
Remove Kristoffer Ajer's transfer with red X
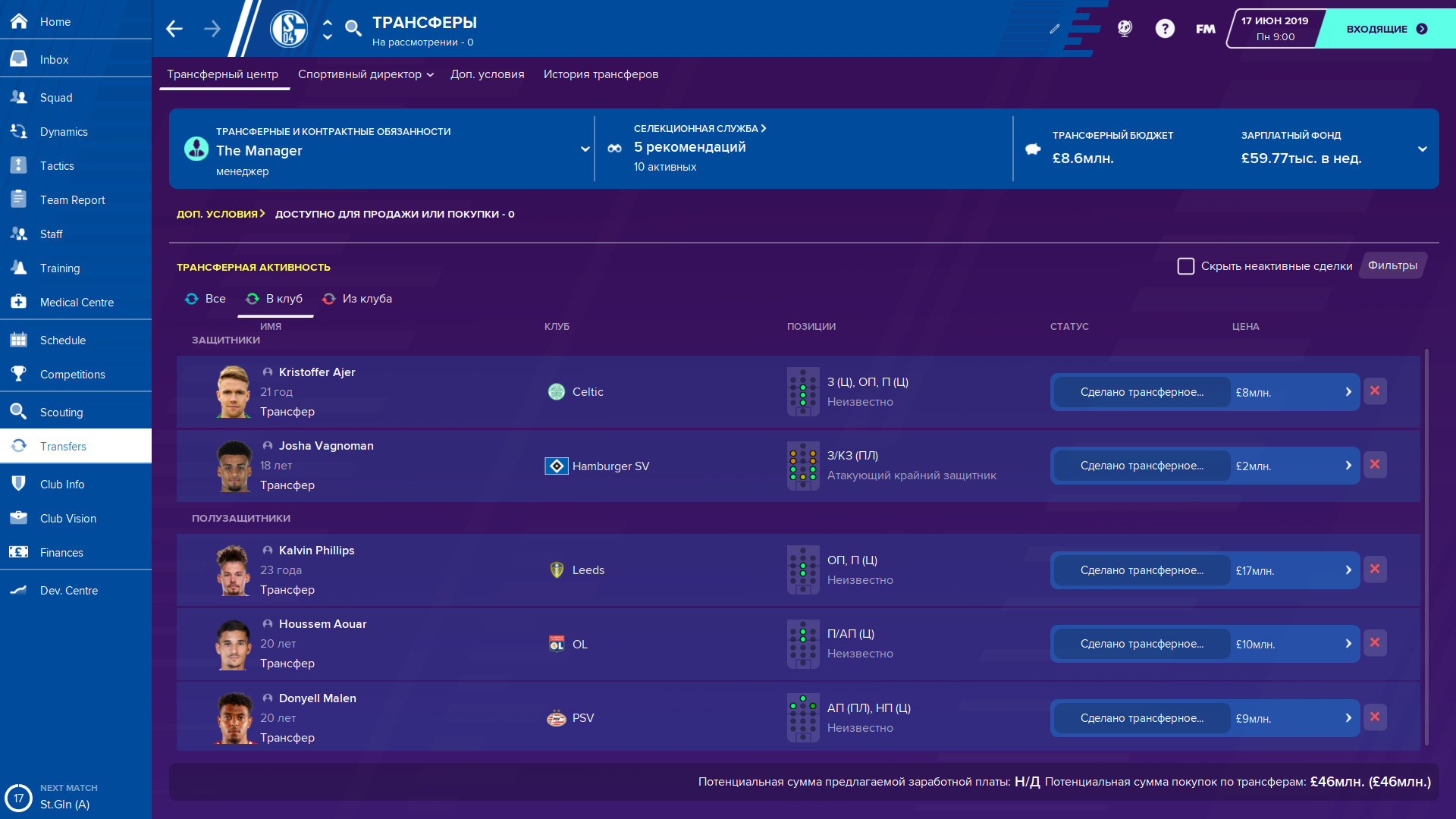point(1375,391)
